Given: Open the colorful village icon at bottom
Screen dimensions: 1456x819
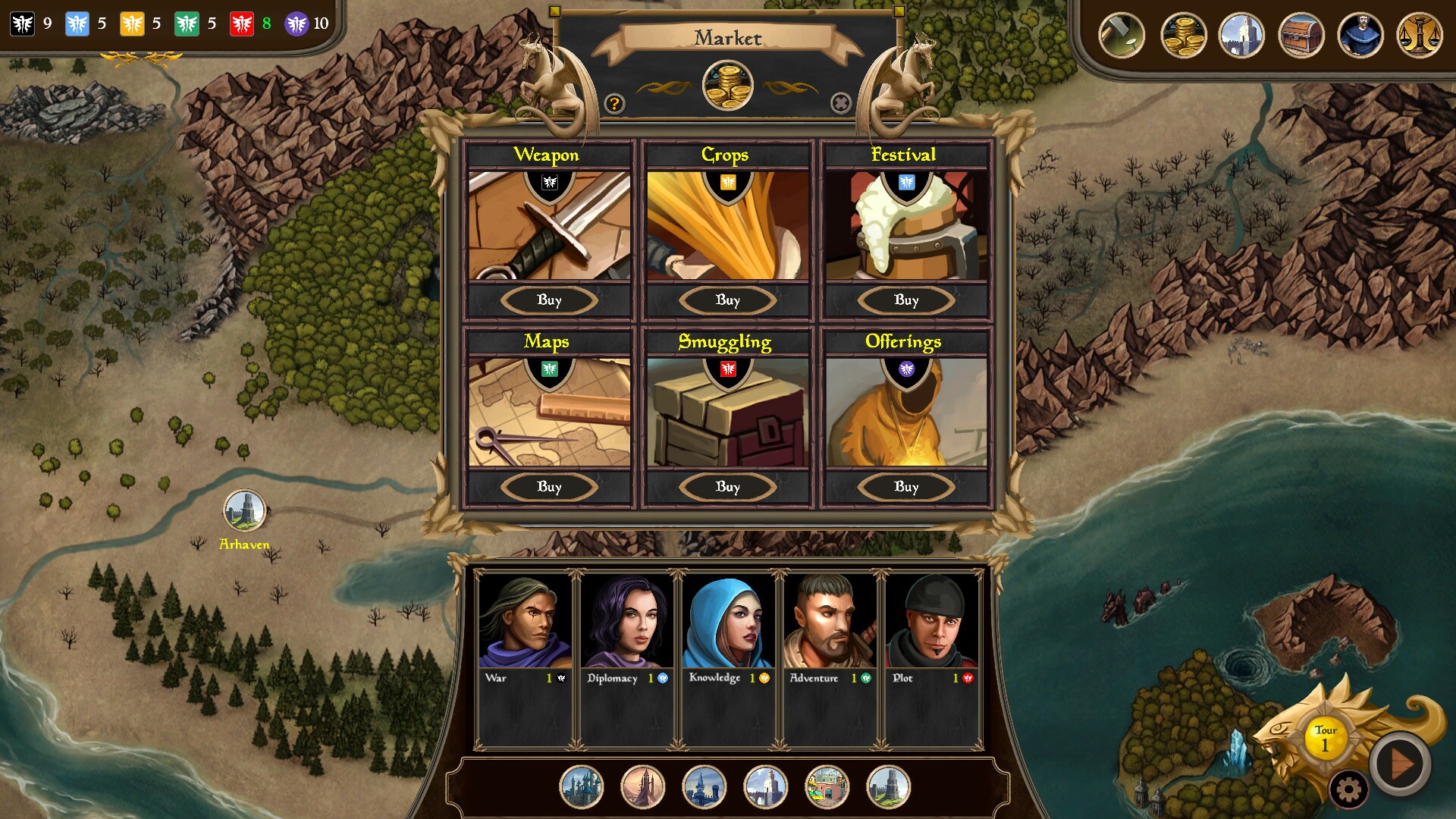Looking at the screenshot, I should click(826, 787).
